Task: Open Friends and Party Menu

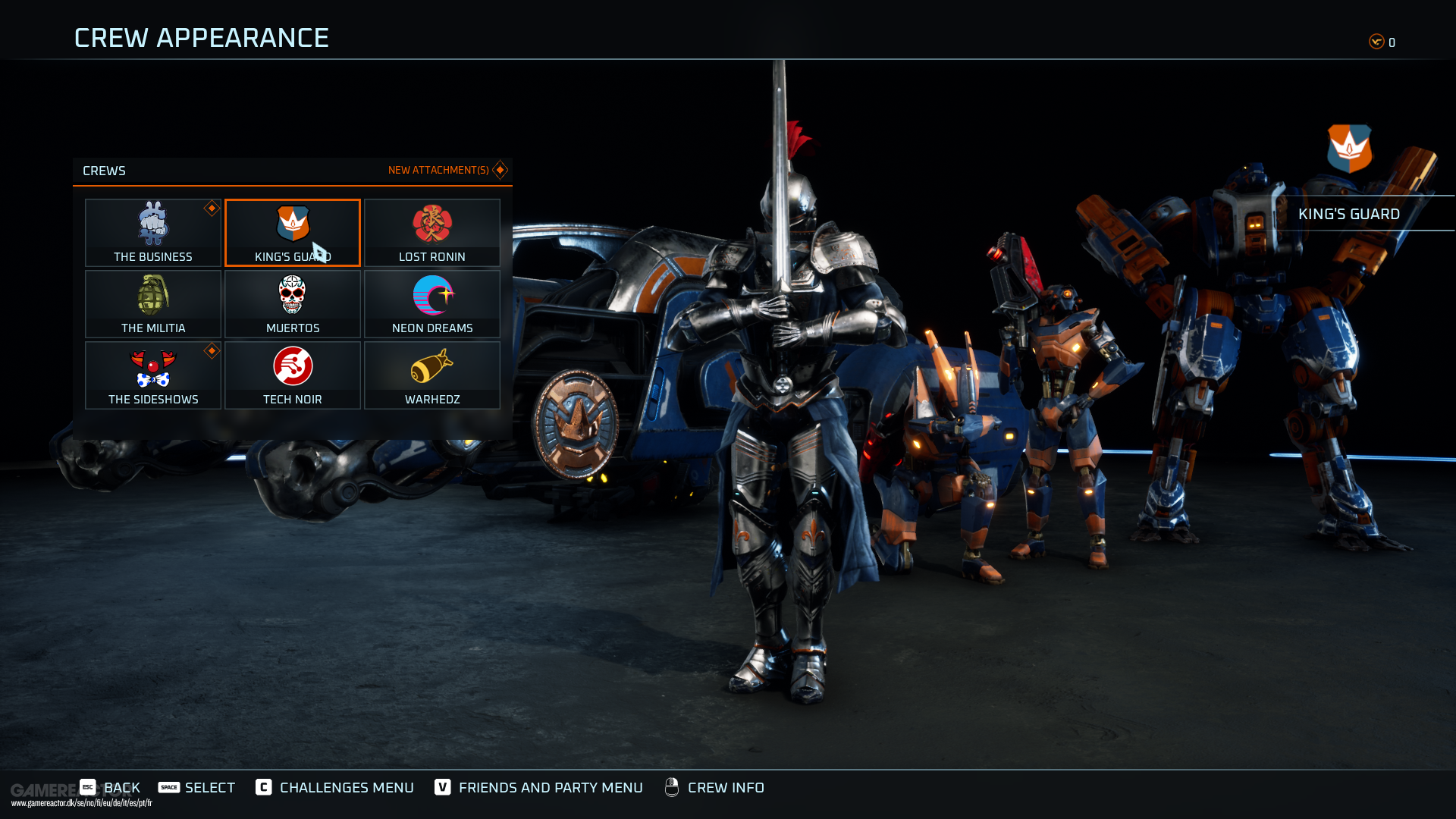Action: [538, 787]
